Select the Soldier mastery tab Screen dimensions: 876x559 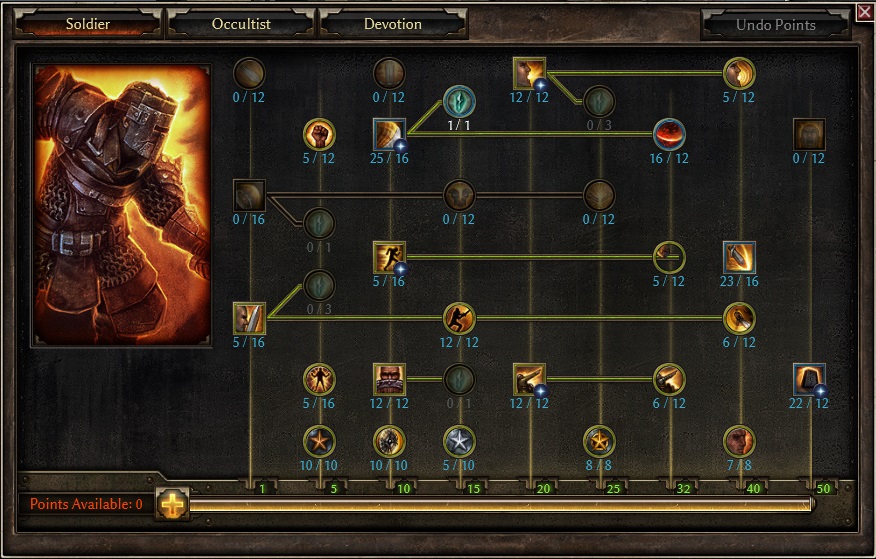tap(87, 24)
